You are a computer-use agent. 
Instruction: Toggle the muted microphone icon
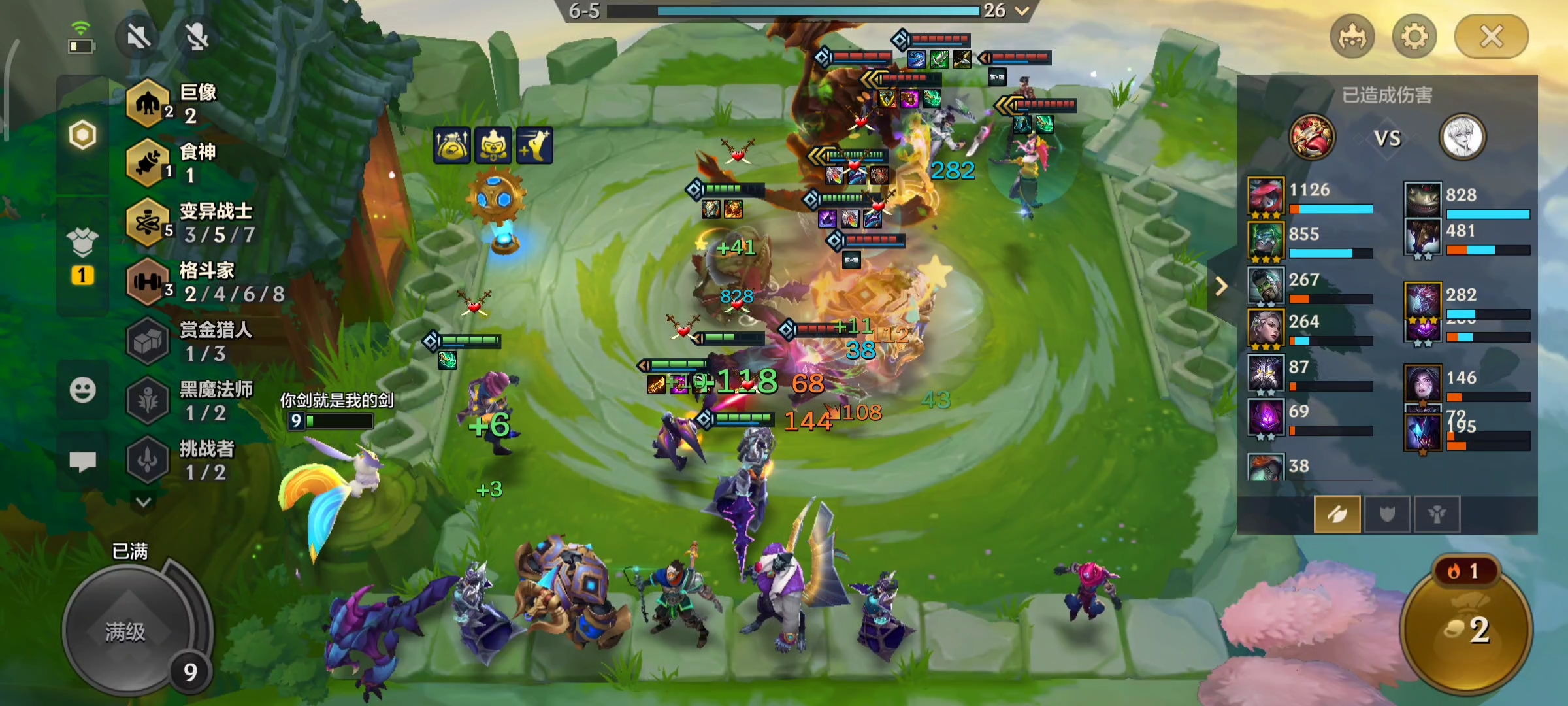197,37
